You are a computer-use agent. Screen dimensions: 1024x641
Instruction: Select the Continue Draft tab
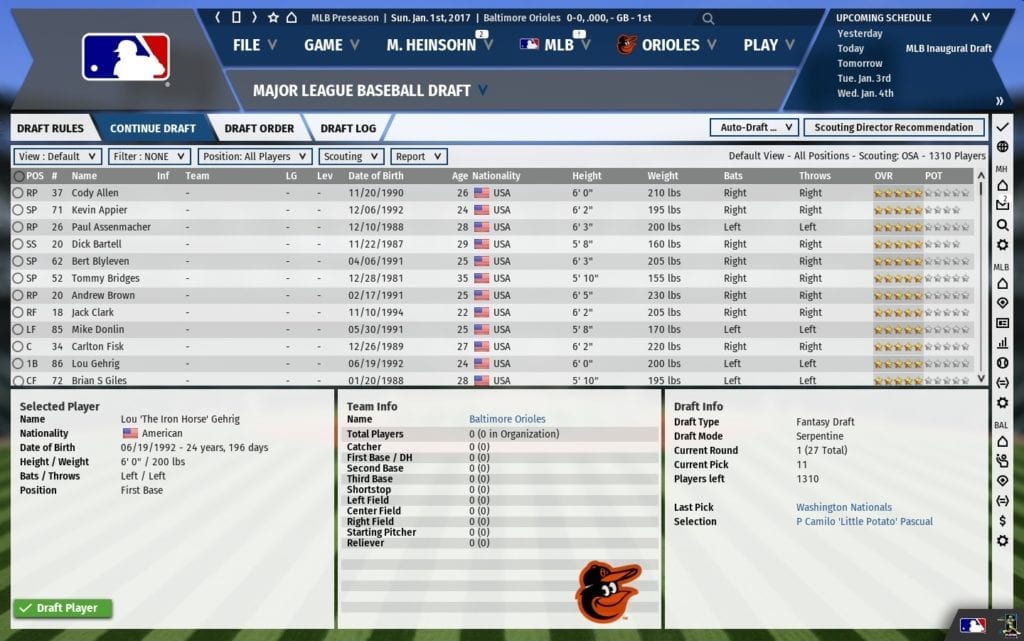[152, 128]
